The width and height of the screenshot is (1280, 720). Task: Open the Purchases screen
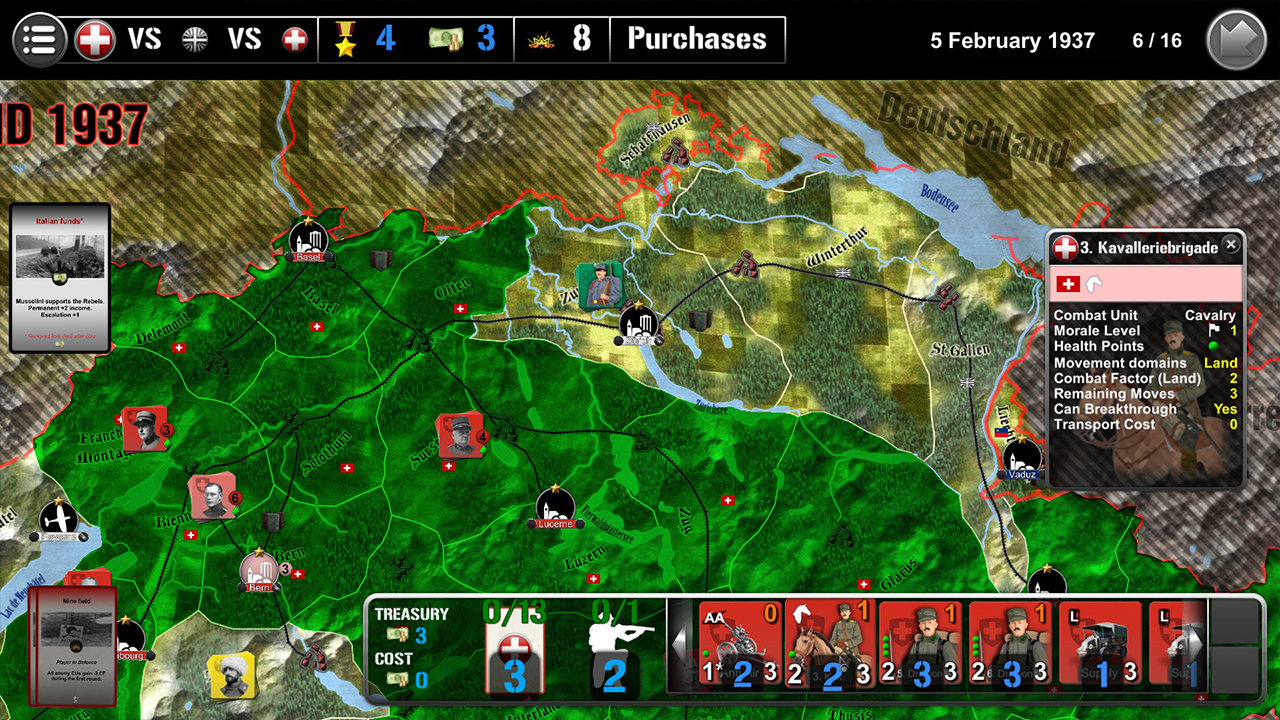click(697, 40)
